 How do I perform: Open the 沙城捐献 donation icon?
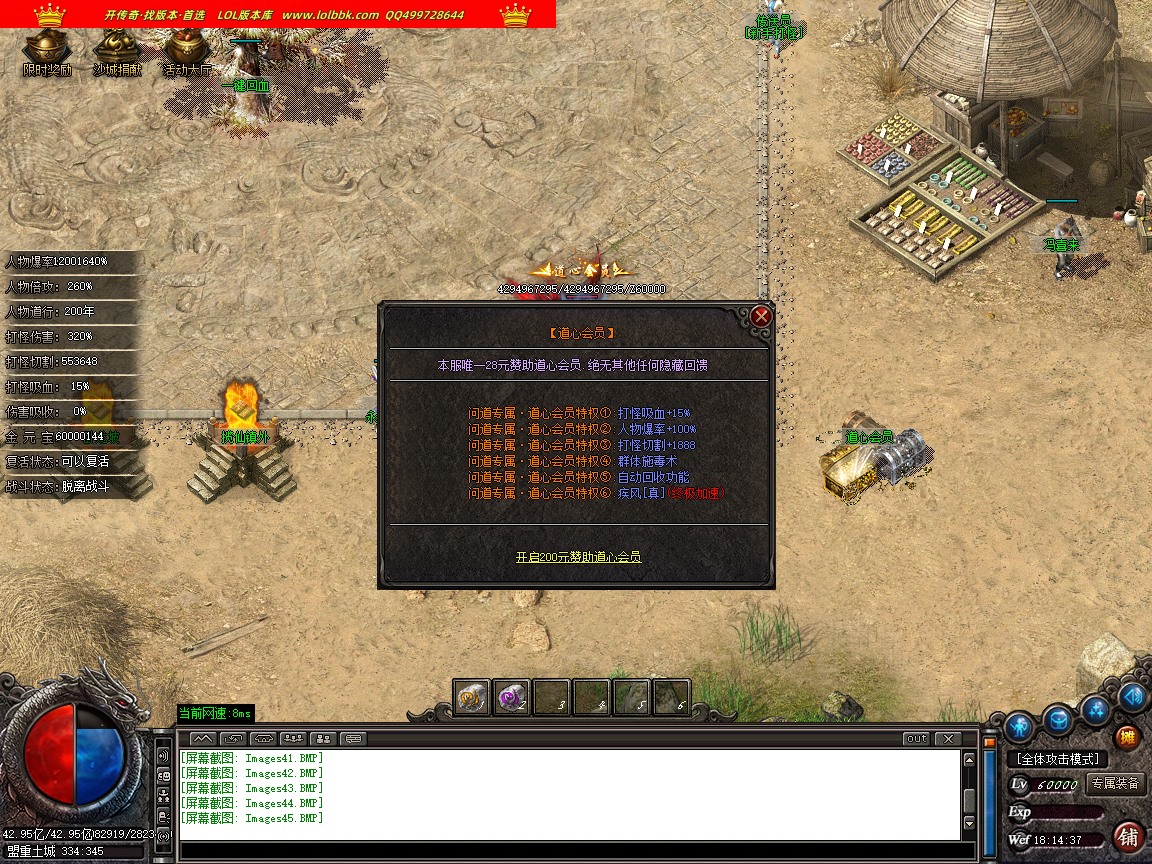[117, 50]
